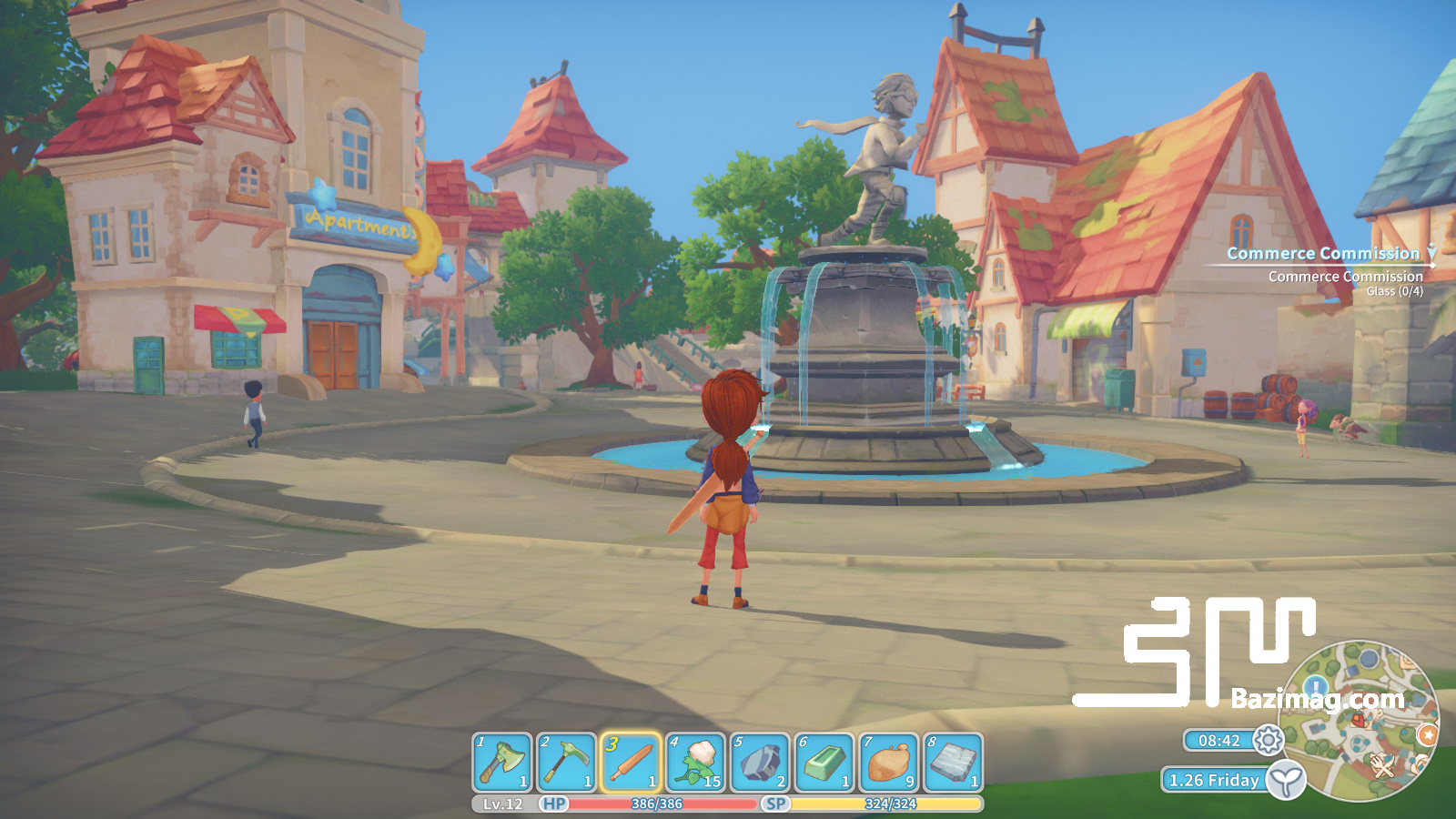Select the green metal bar slot
This screenshot has width=1456, height=819.
pyautogui.click(x=824, y=763)
